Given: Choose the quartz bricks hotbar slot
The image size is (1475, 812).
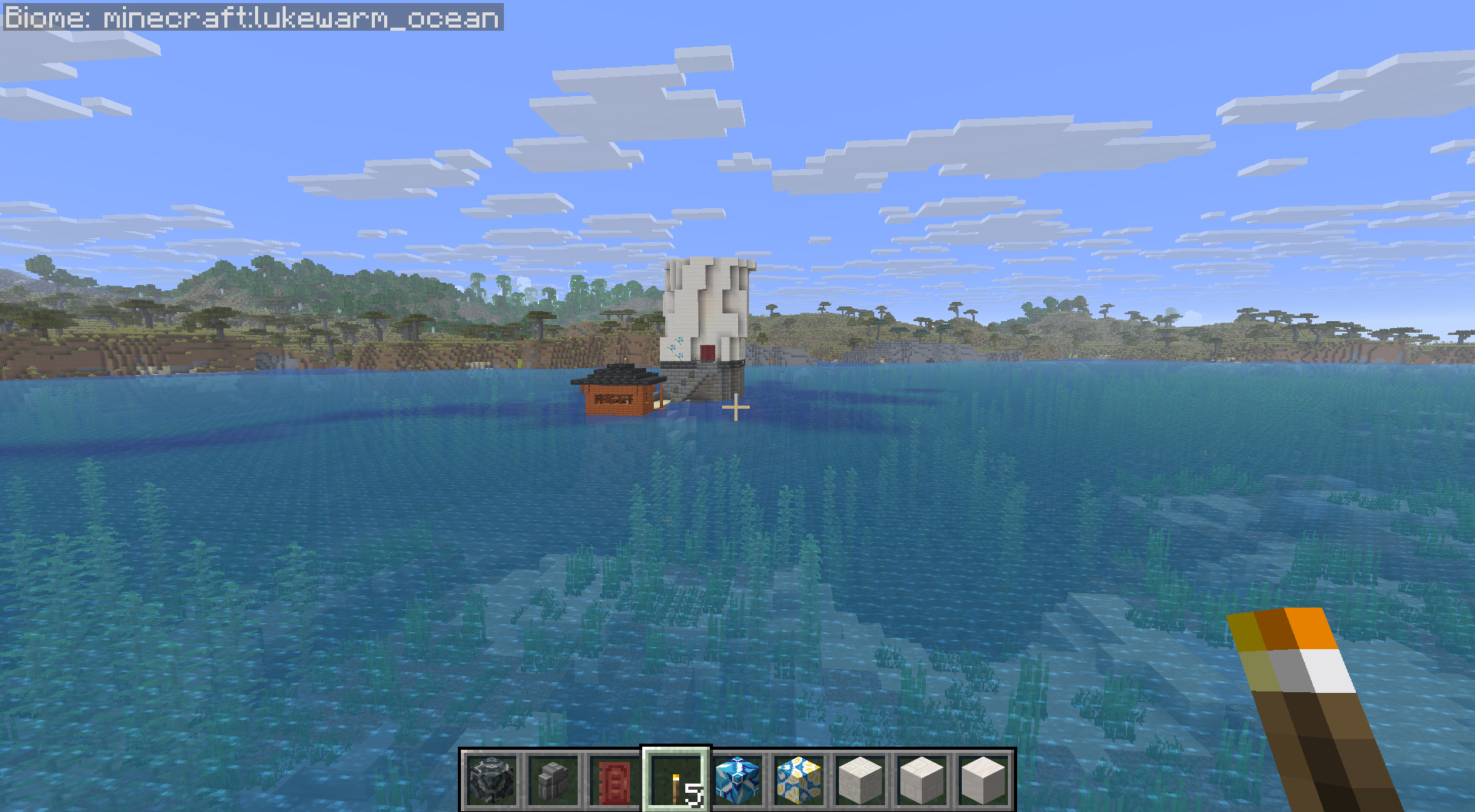Looking at the screenshot, I should tap(922, 780).
